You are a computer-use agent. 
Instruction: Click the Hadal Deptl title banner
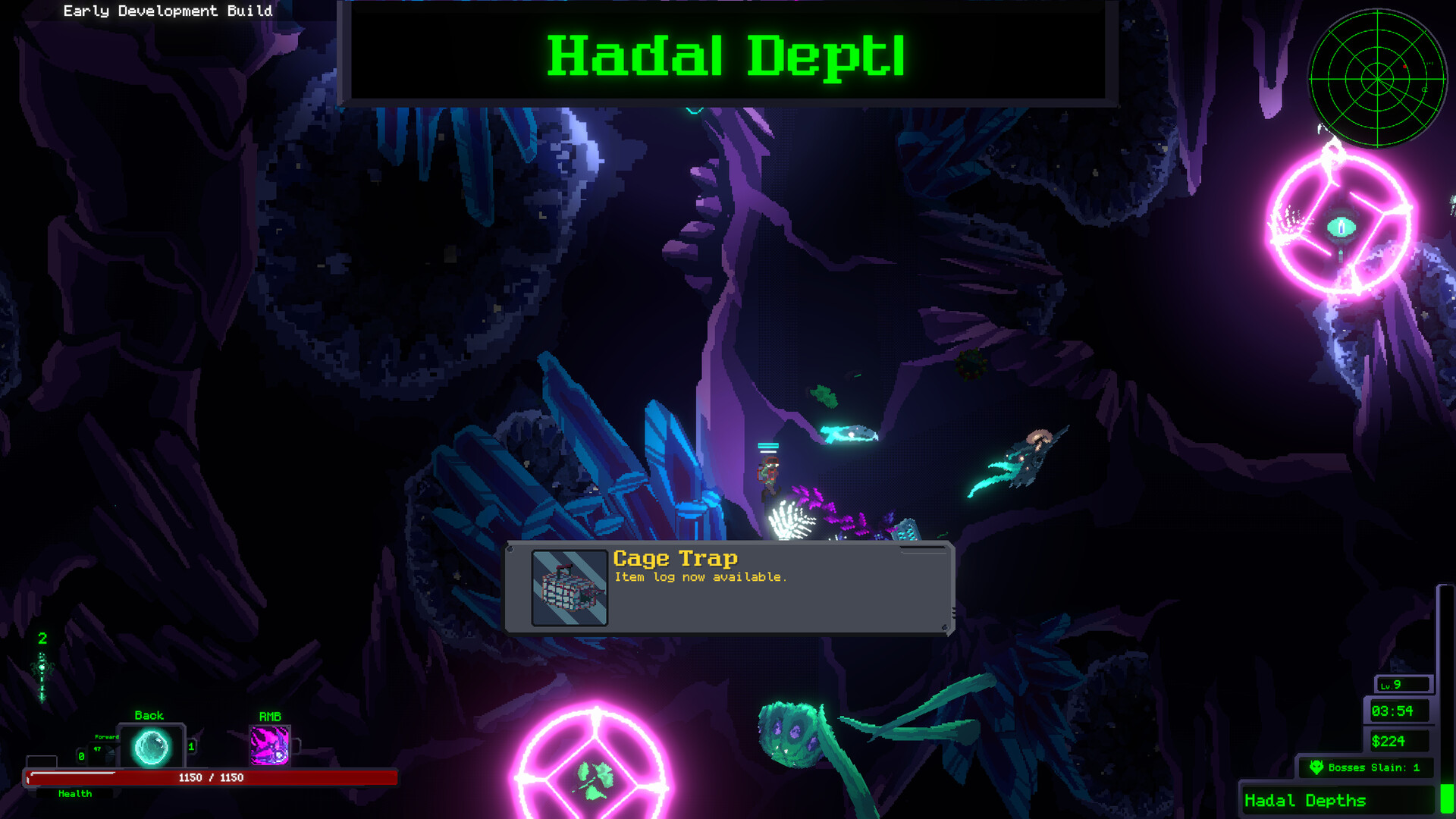[x=726, y=55]
